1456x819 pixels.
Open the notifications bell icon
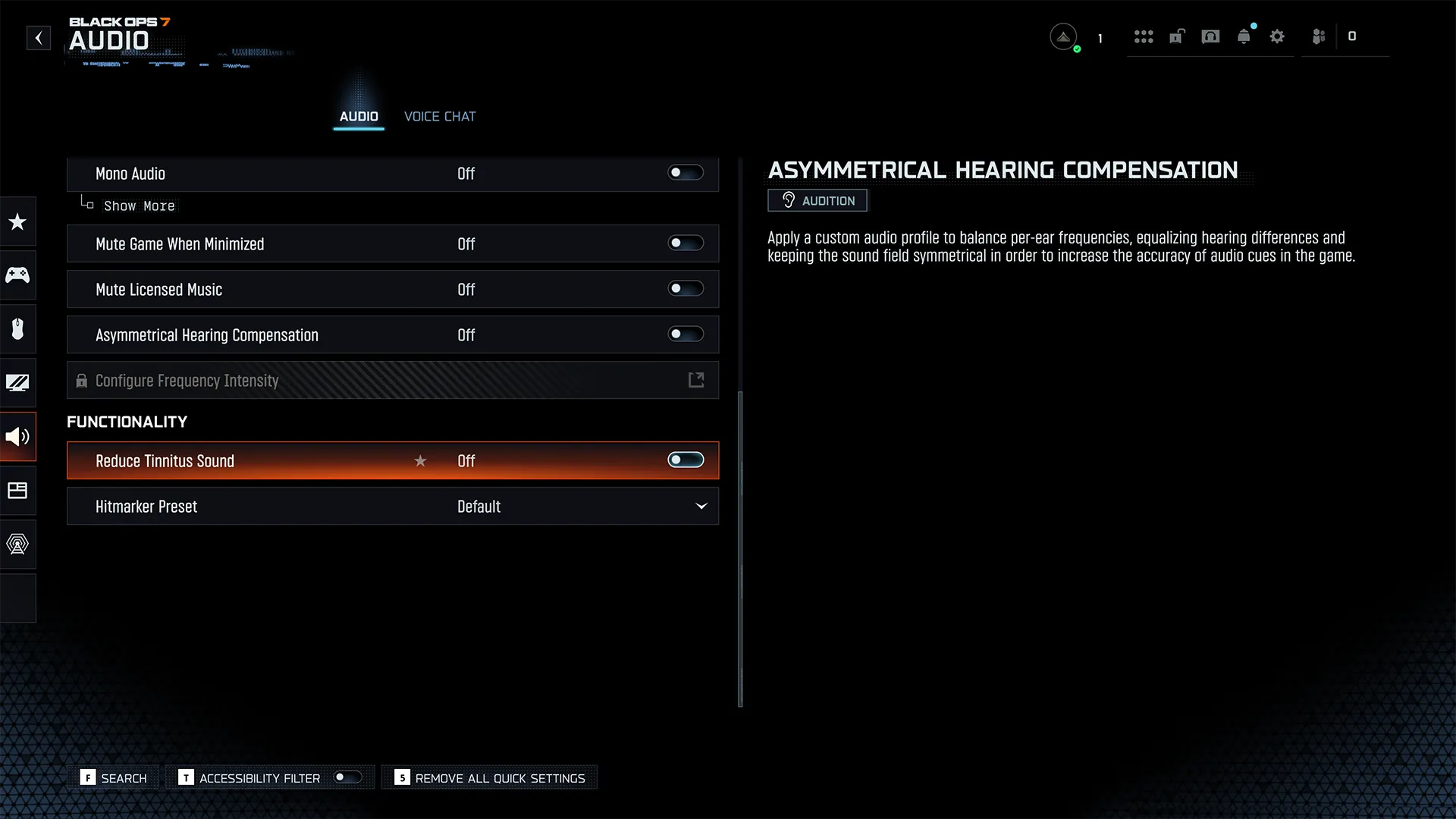(1244, 36)
